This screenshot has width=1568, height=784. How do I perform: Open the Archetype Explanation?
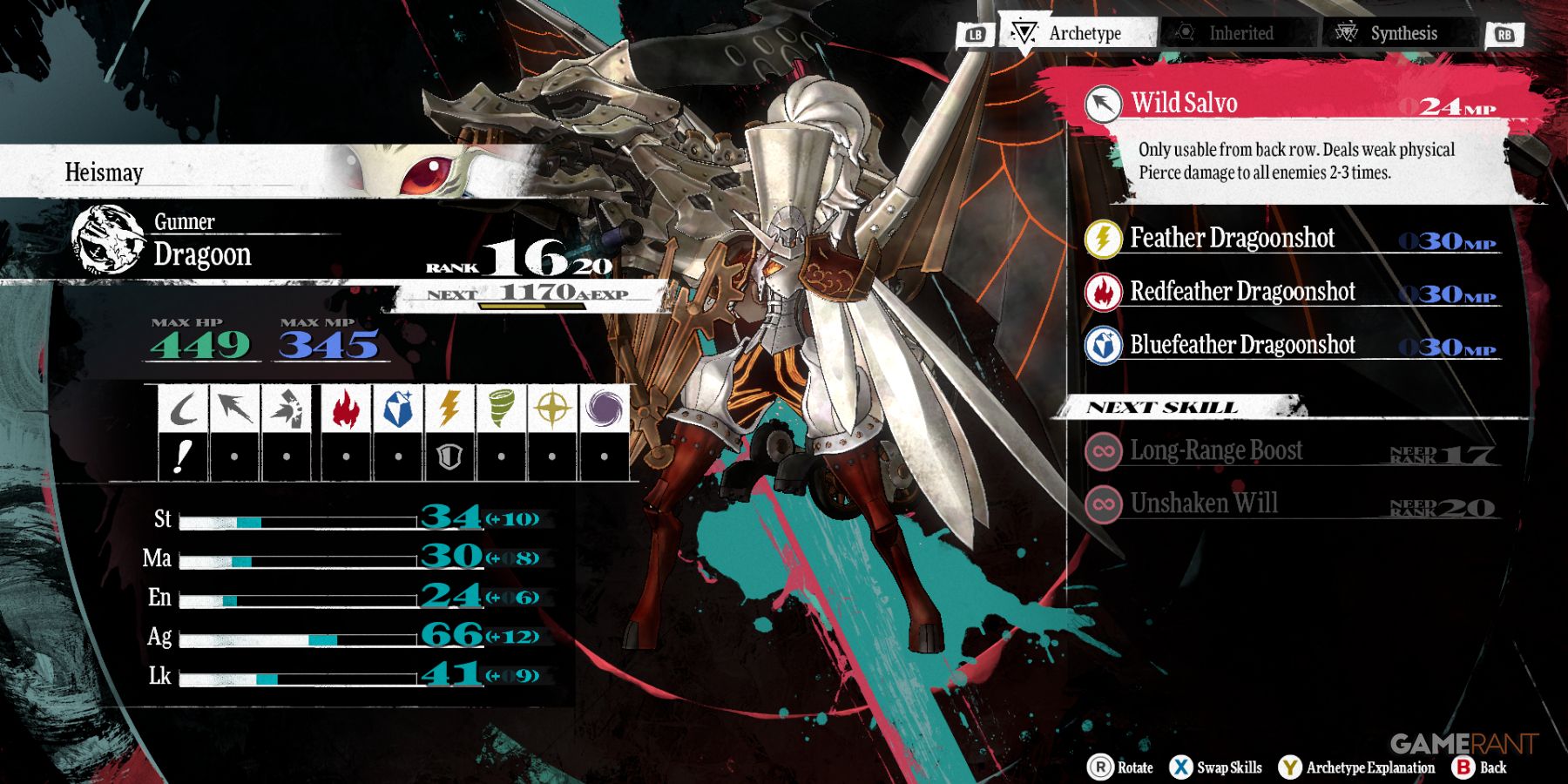(1357, 767)
